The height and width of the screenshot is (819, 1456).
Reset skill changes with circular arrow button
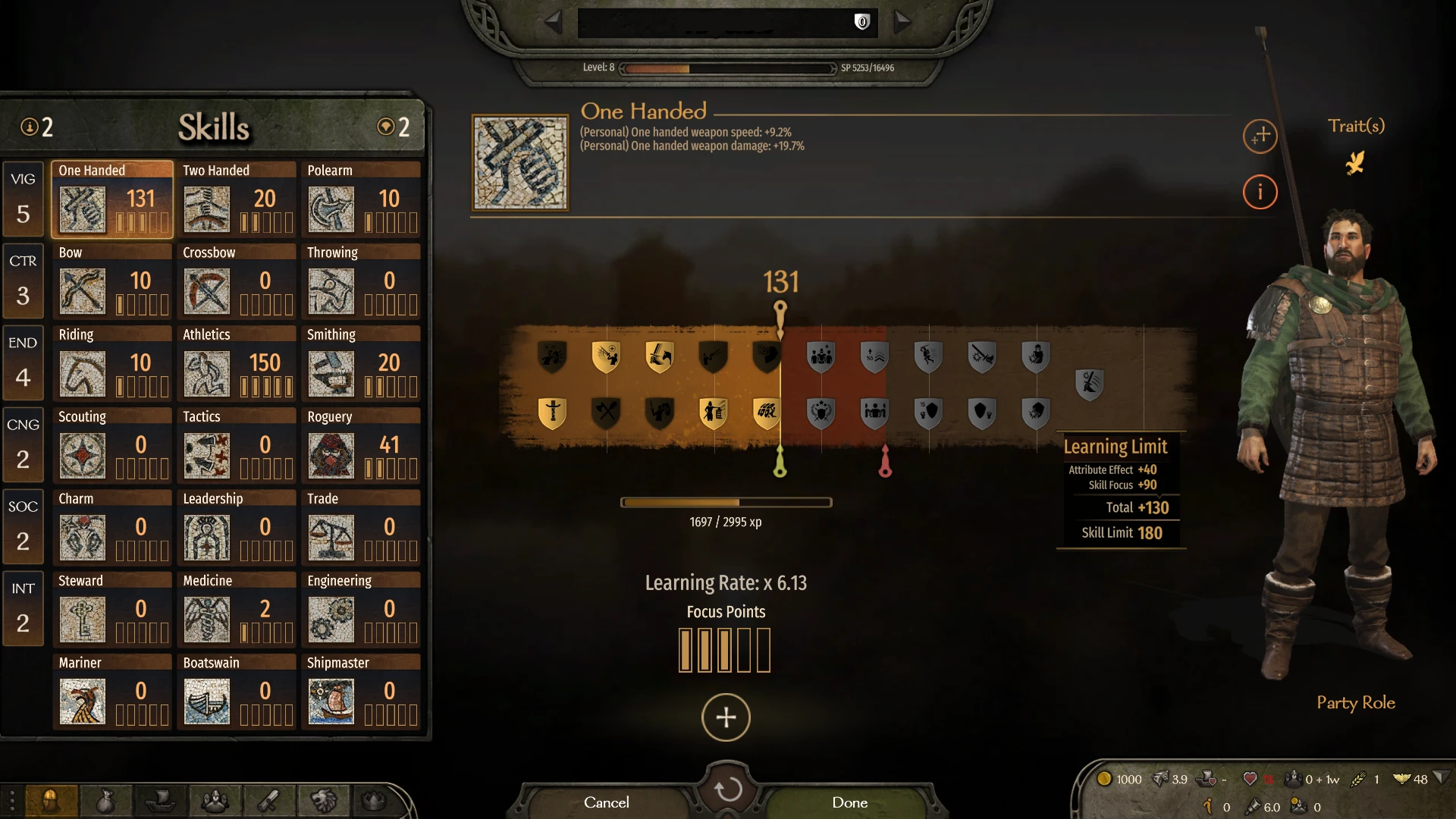(726, 789)
